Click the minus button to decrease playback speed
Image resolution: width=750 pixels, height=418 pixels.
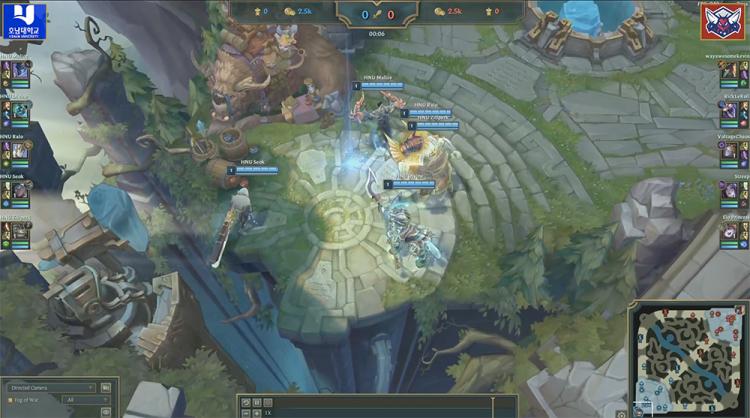245,412
